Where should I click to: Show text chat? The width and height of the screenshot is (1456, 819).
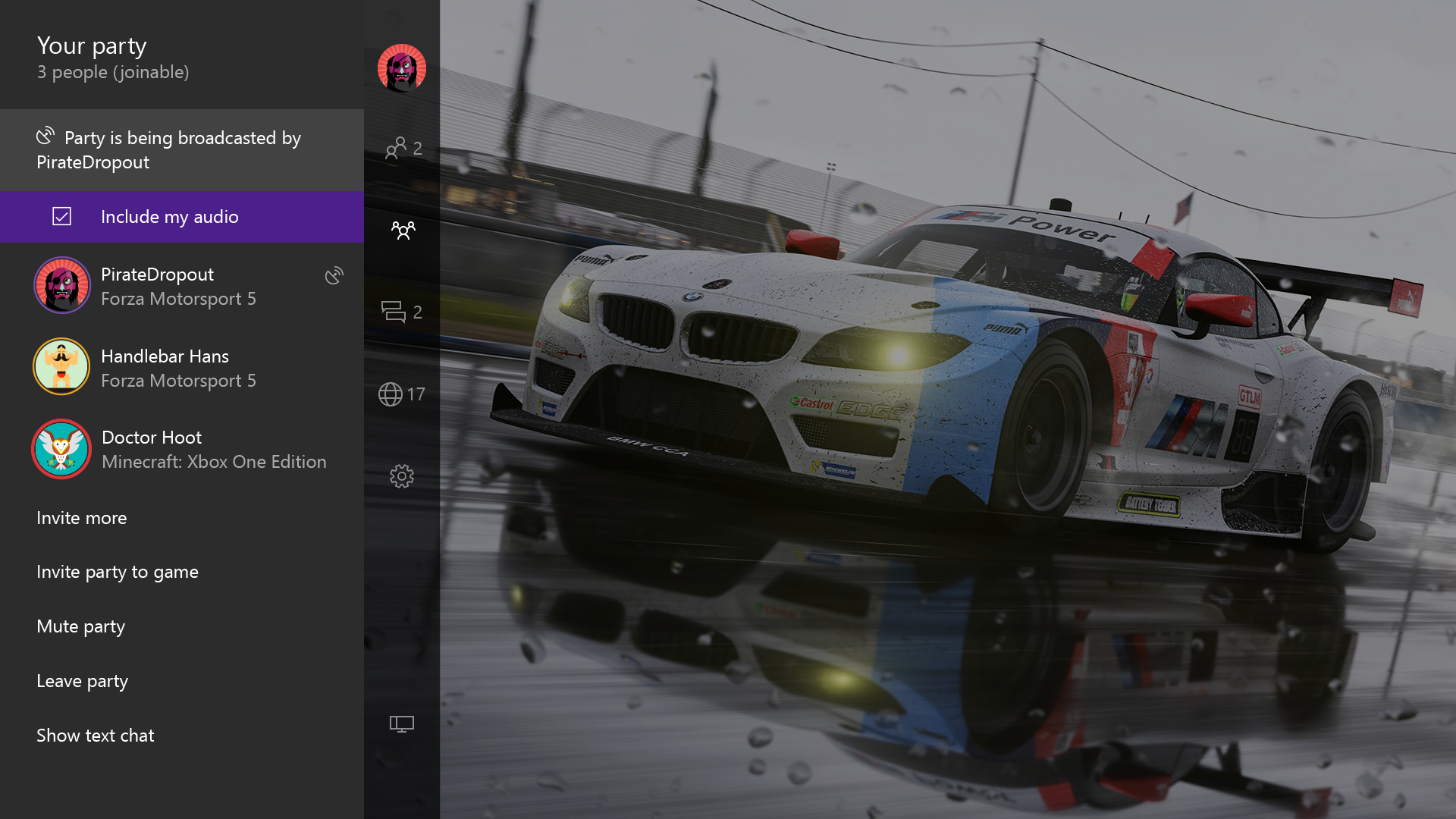pos(96,736)
